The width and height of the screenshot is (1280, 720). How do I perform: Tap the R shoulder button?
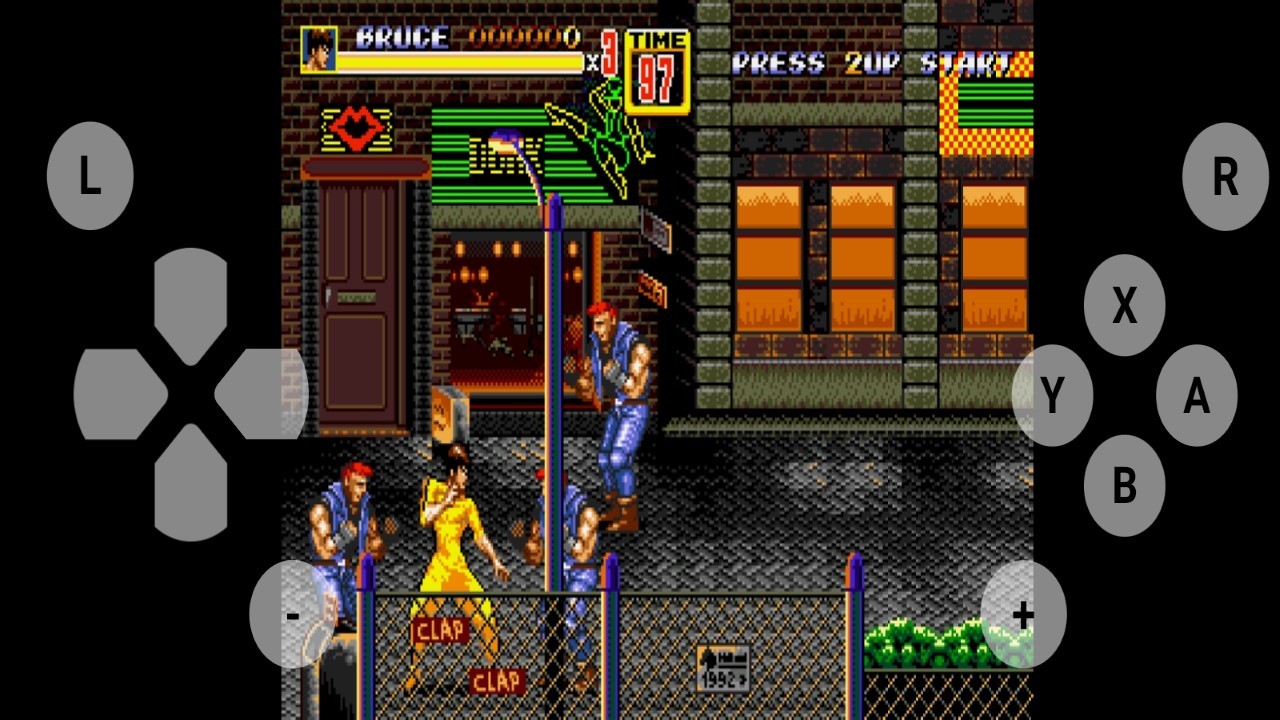pyautogui.click(x=1225, y=177)
